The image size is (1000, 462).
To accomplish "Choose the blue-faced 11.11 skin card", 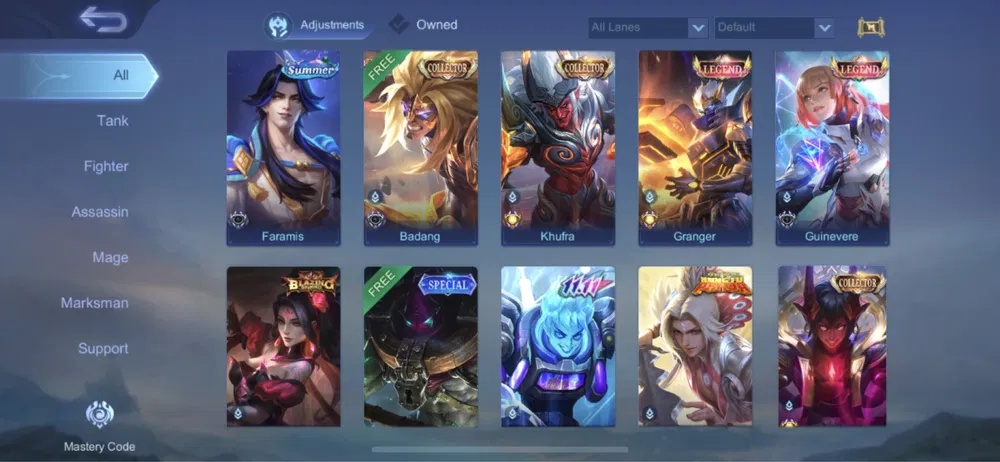I will [x=557, y=346].
